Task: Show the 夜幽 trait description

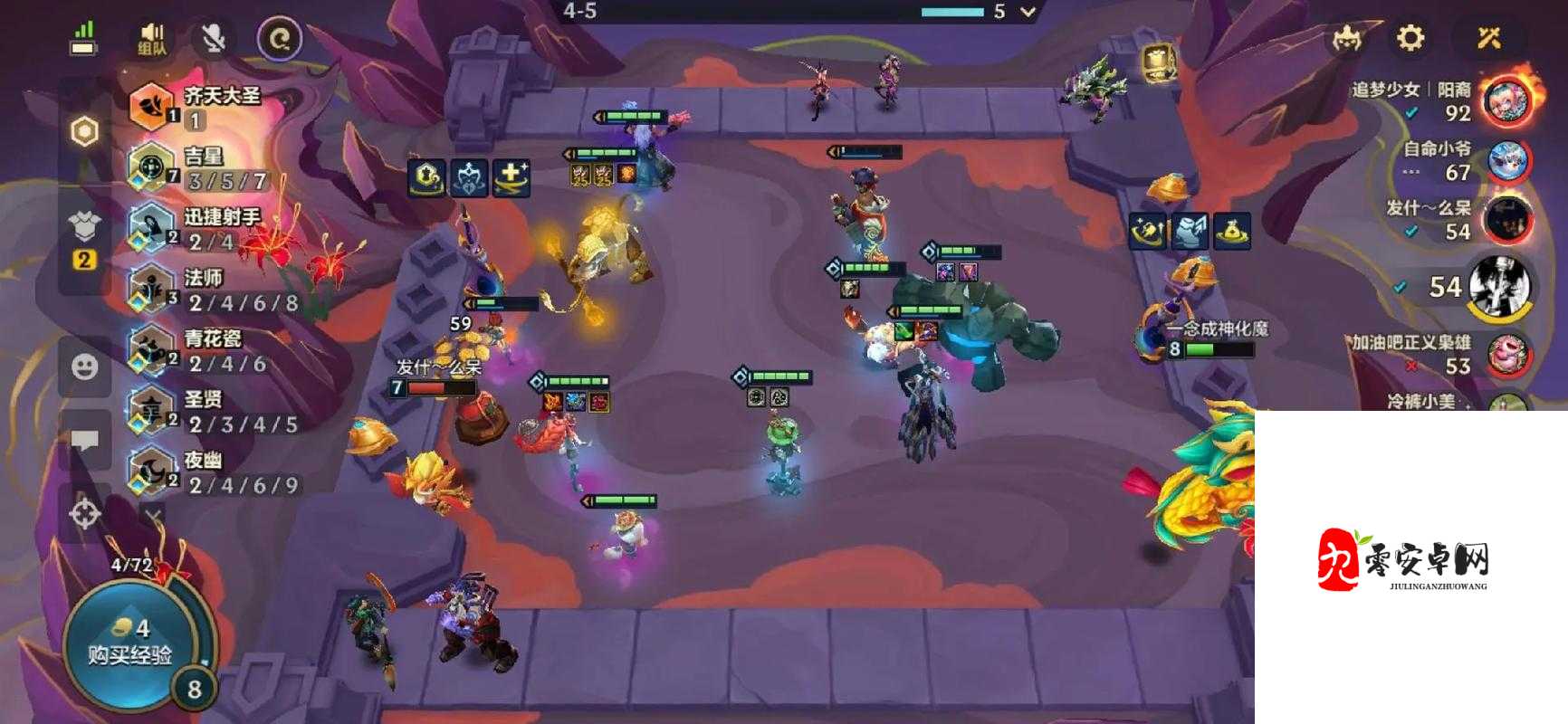Action: pyautogui.click(x=208, y=472)
